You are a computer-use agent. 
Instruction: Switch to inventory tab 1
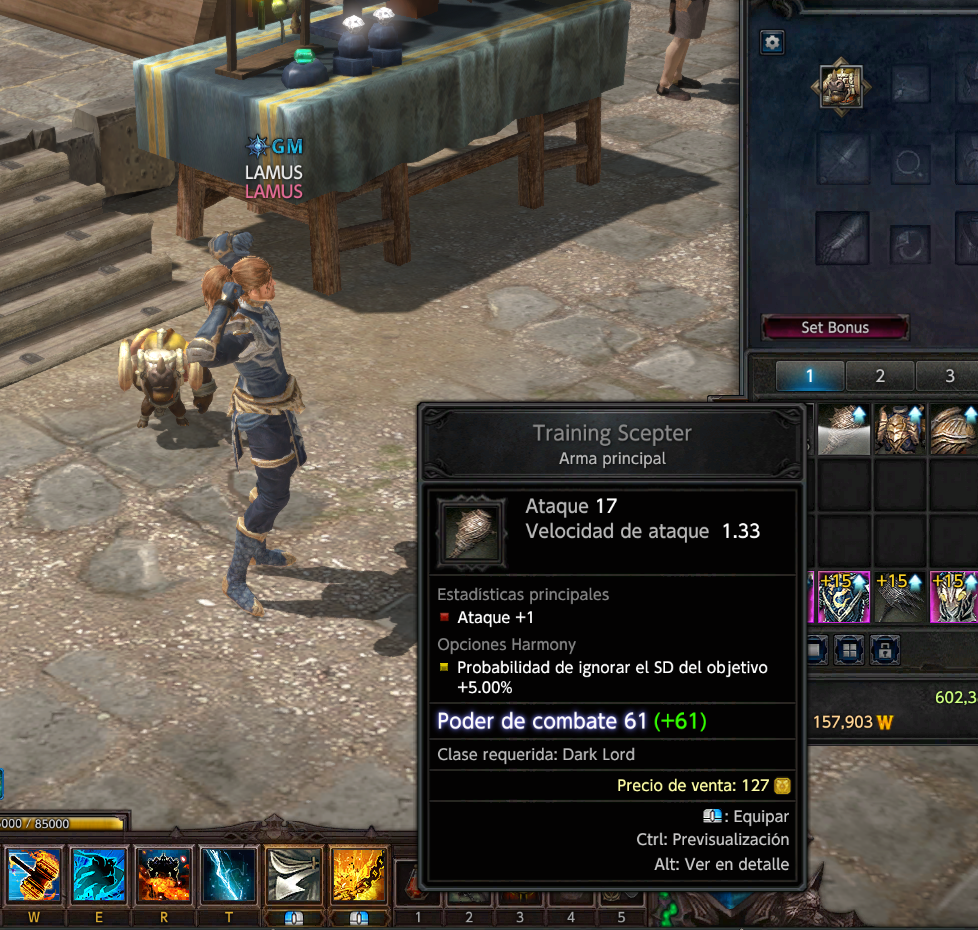coord(810,377)
